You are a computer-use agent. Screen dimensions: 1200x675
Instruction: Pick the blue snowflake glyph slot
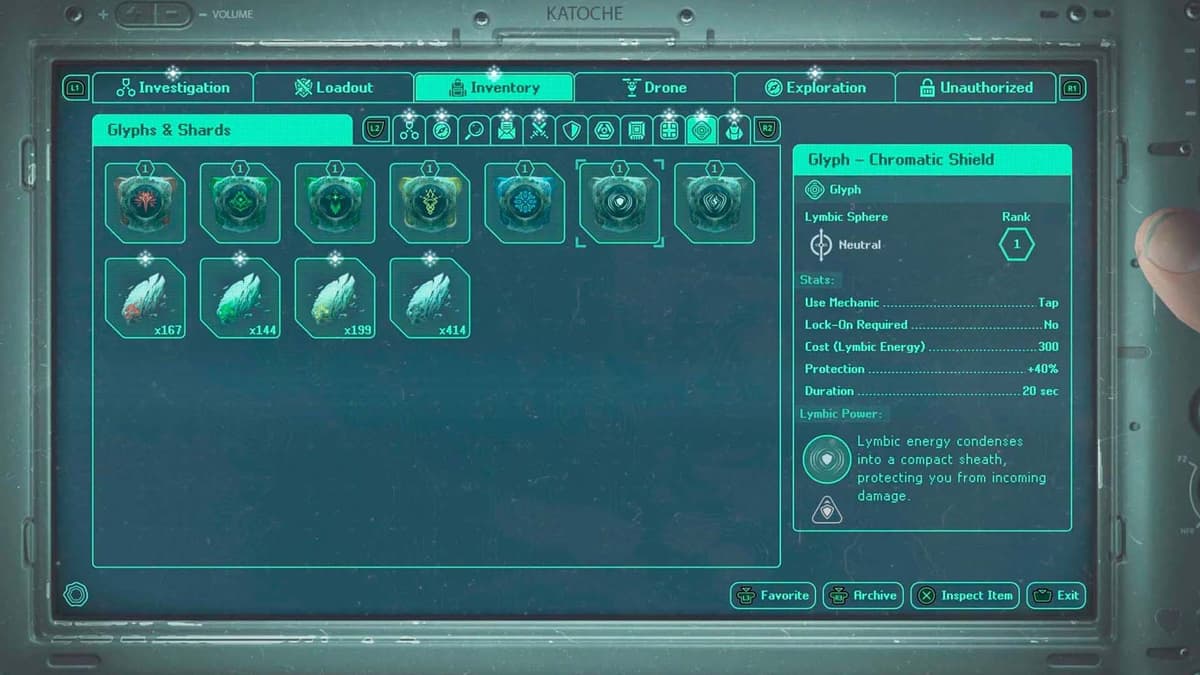[x=524, y=203]
